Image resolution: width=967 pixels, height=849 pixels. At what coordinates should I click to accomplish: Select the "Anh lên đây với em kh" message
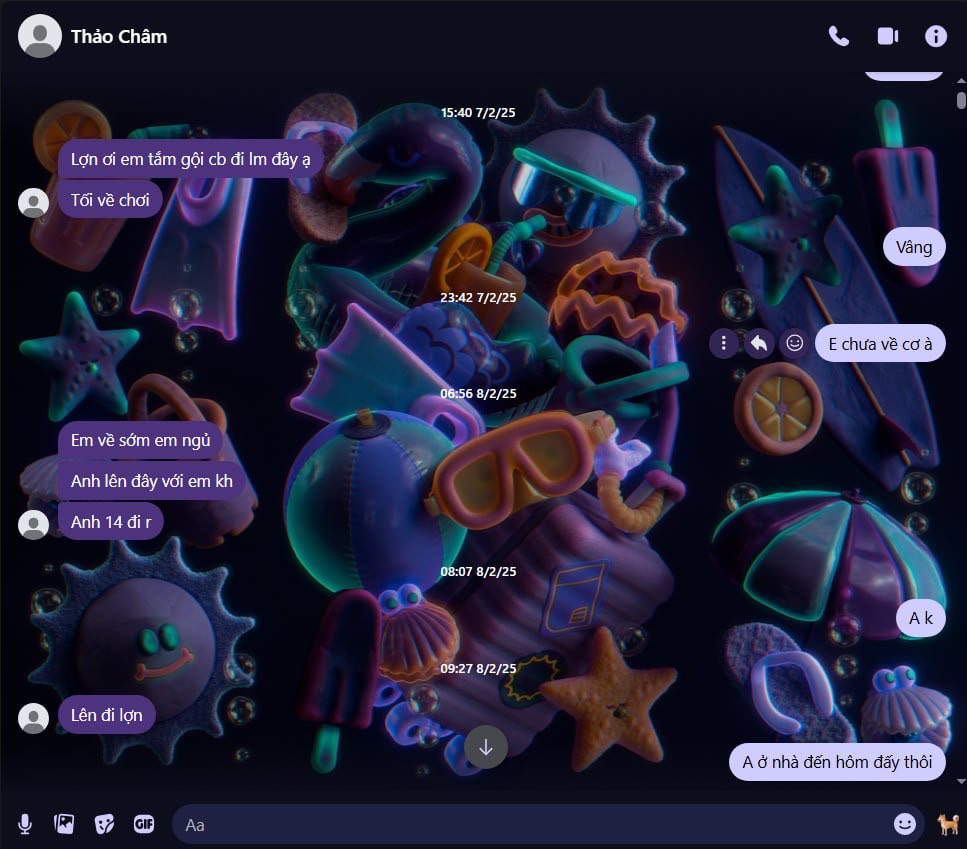pos(152,481)
